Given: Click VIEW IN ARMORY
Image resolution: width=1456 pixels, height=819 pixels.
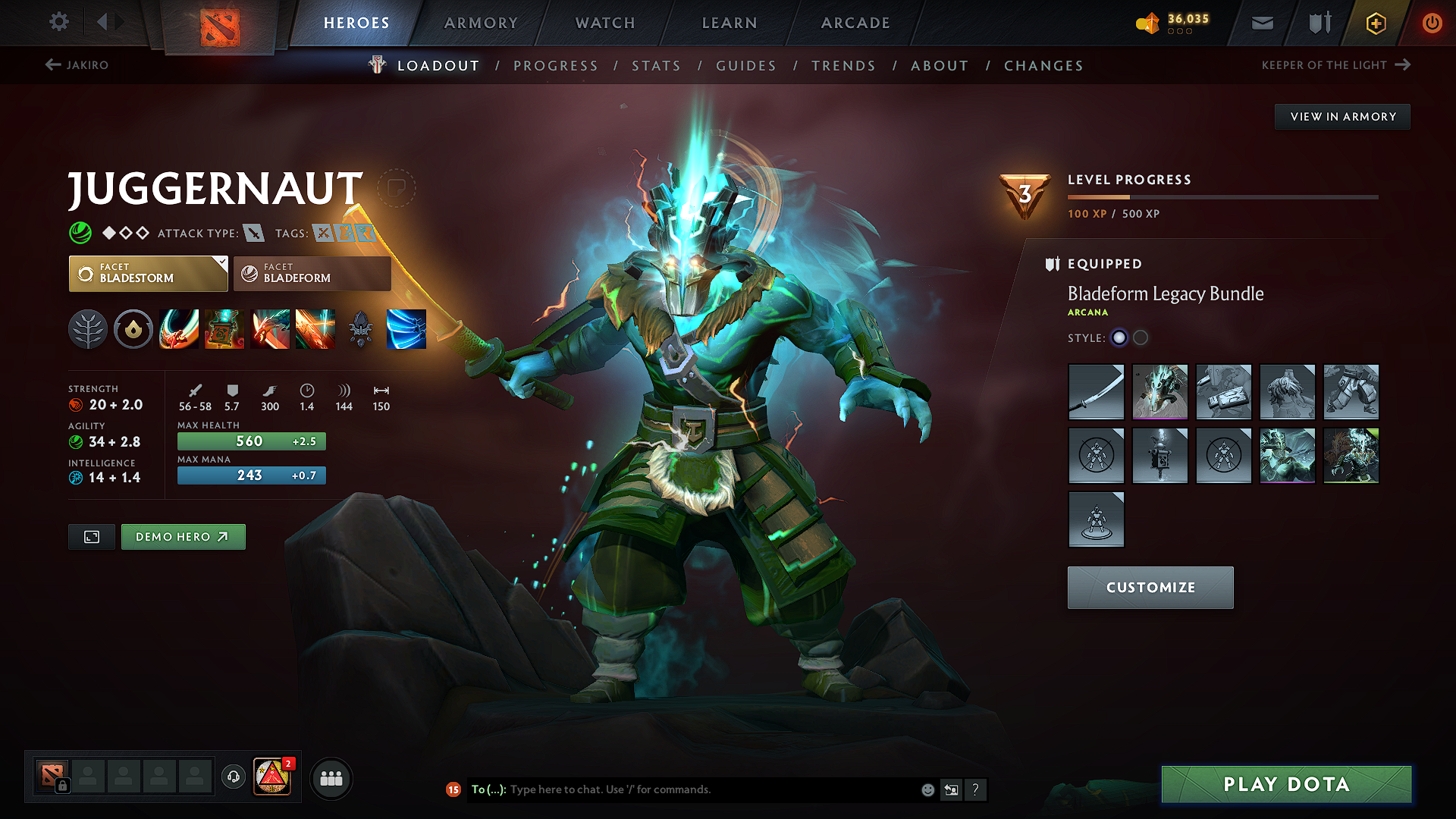Looking at the screenshot, I should coord(1342,116).
